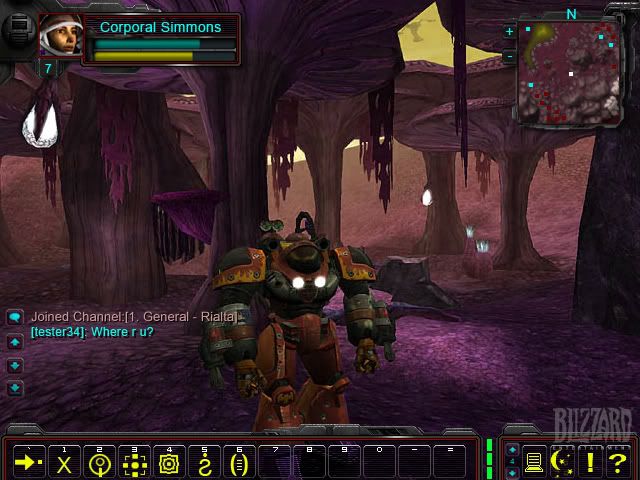Zoom out the minimap with minus button
This screenshot has height=480, width=640.
click(x=509, y=56)
